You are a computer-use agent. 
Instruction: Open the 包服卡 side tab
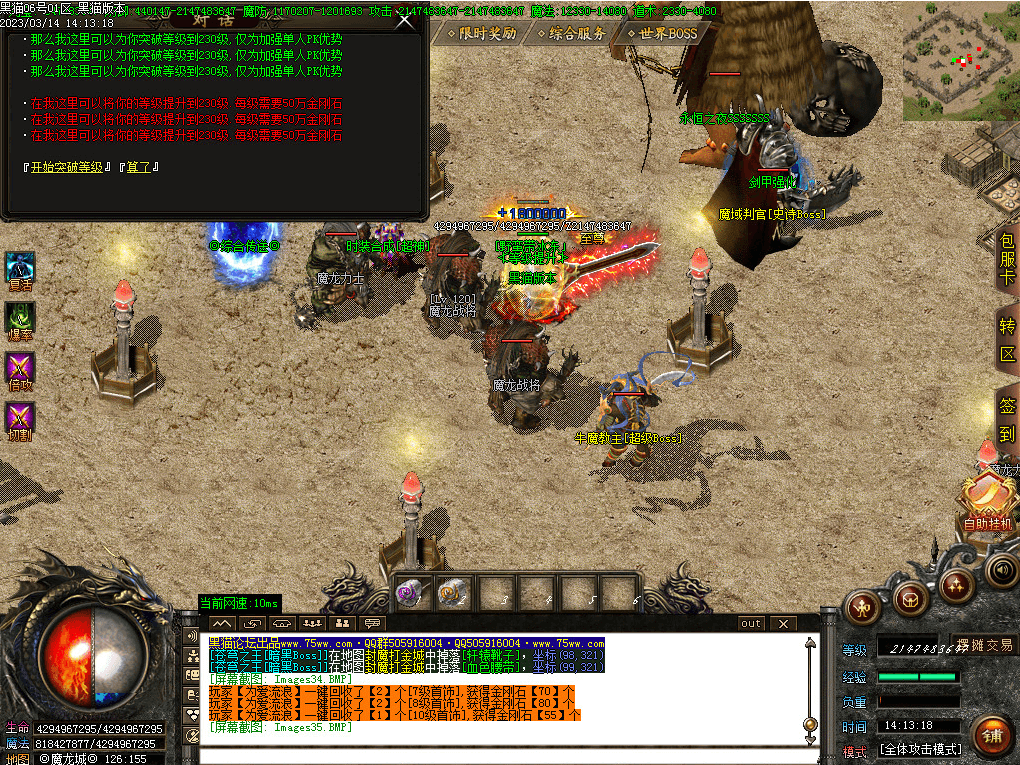pos(1006,258)
